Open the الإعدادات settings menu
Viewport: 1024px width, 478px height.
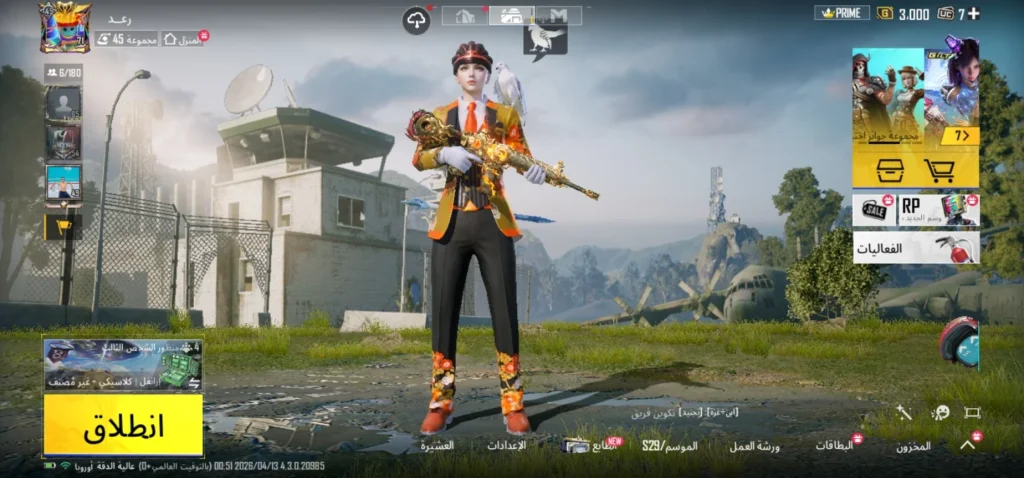[x=506, y=446]
